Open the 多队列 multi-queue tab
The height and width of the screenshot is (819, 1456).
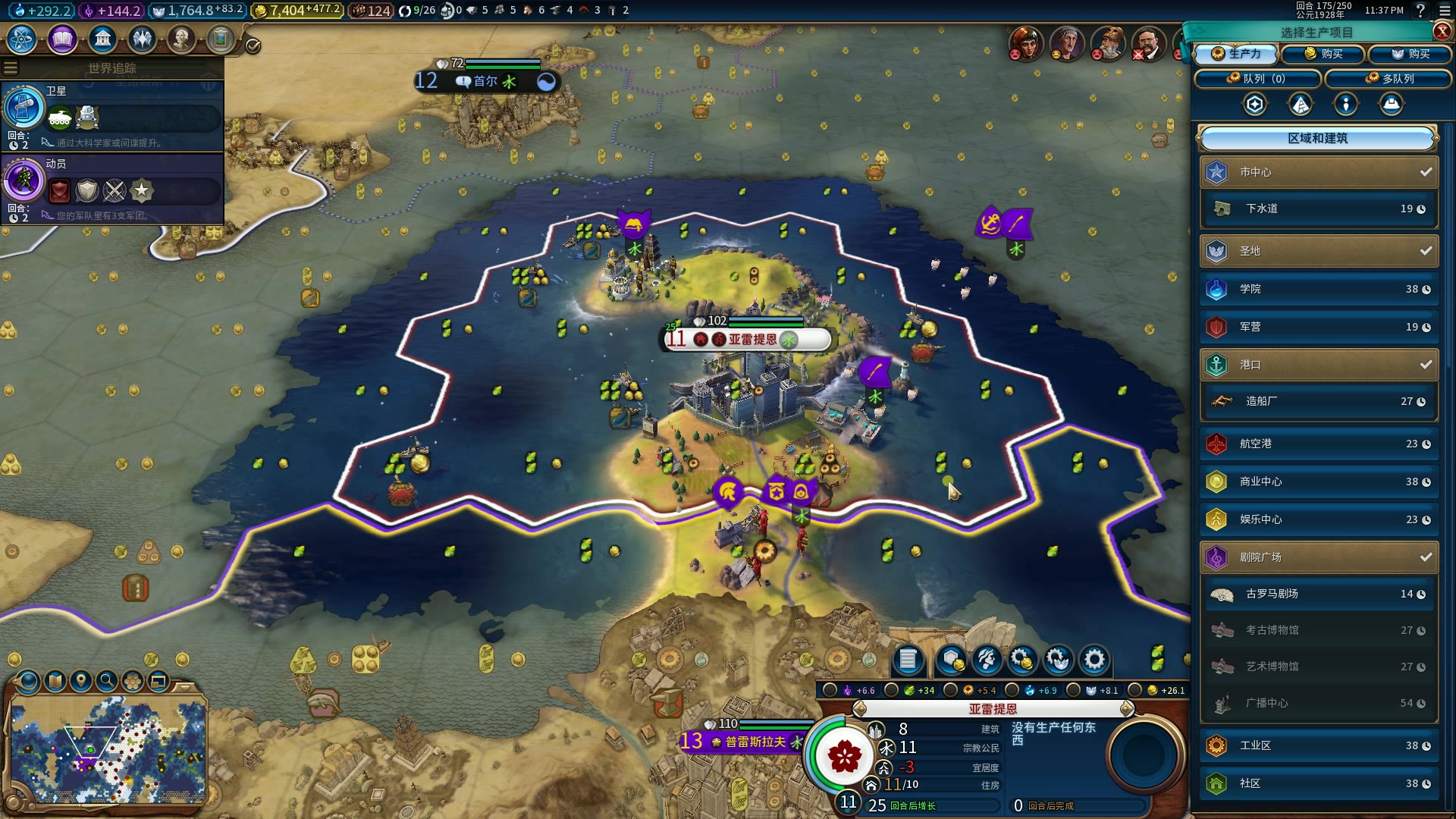point(1389,79)
